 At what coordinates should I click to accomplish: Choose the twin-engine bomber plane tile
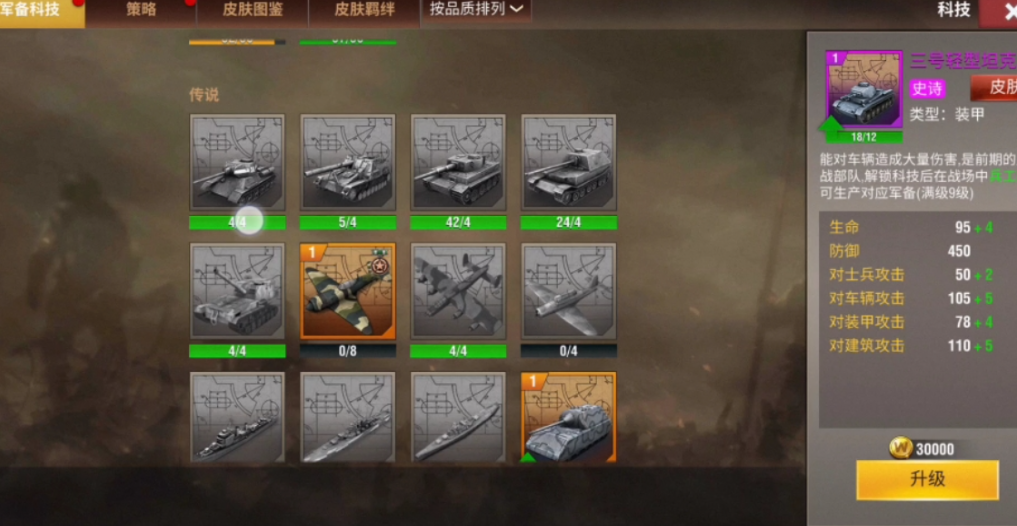[x=458, y=291]
